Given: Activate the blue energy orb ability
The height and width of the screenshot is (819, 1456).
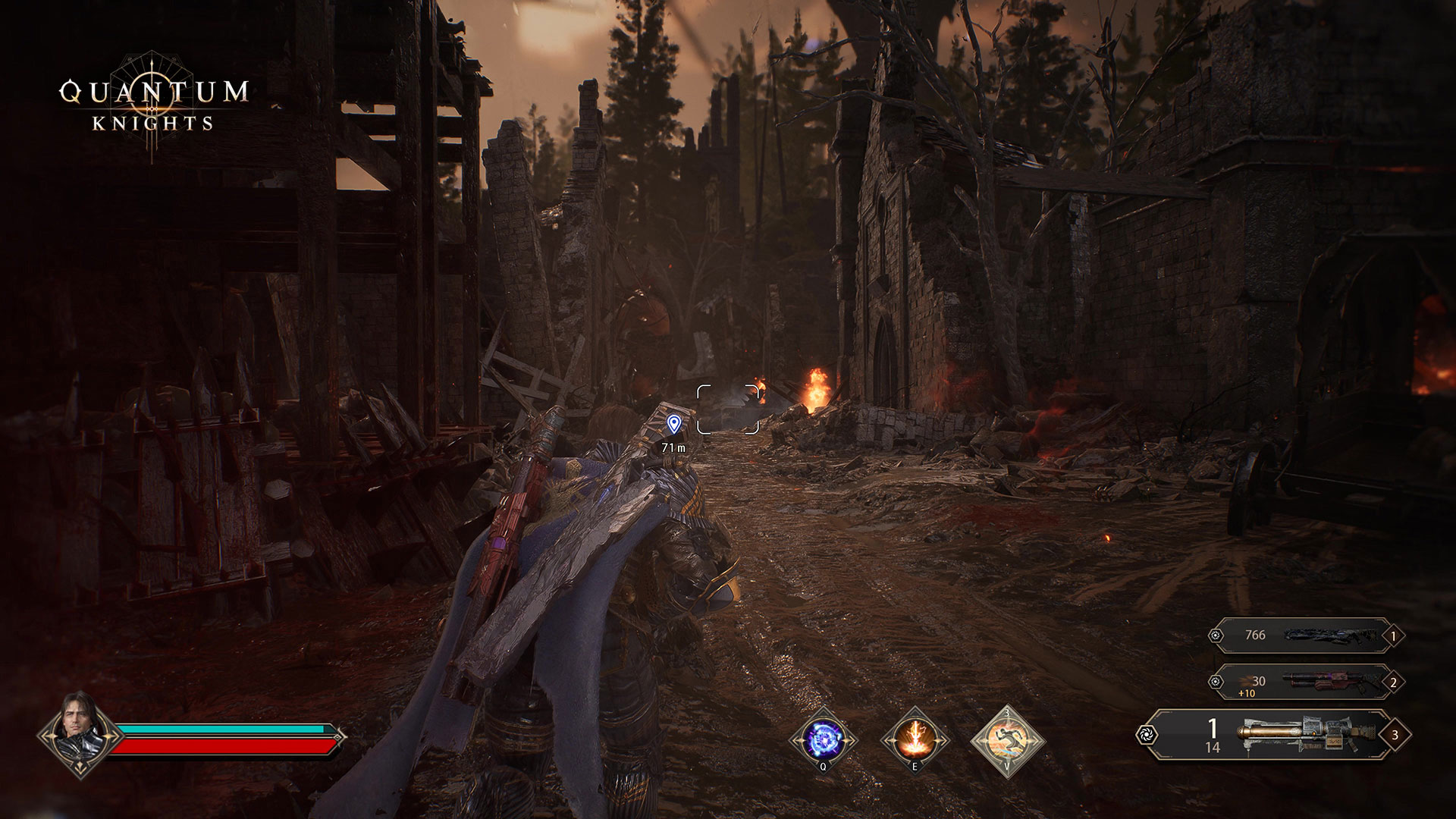Looking at the screenshot, I should (823, 739).
